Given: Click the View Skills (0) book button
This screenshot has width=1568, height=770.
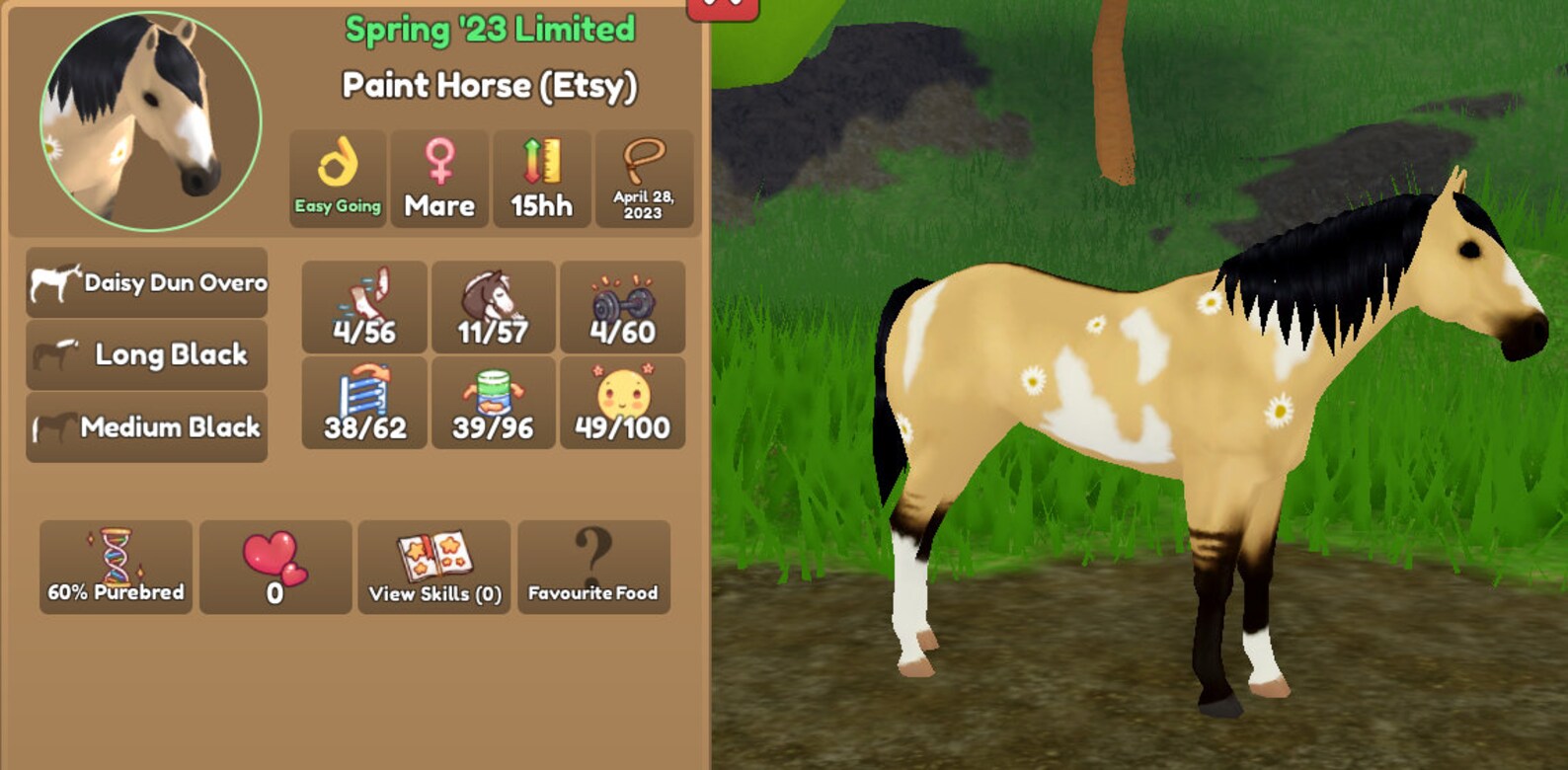Looking at the screenshot, I should click(434, 566).
